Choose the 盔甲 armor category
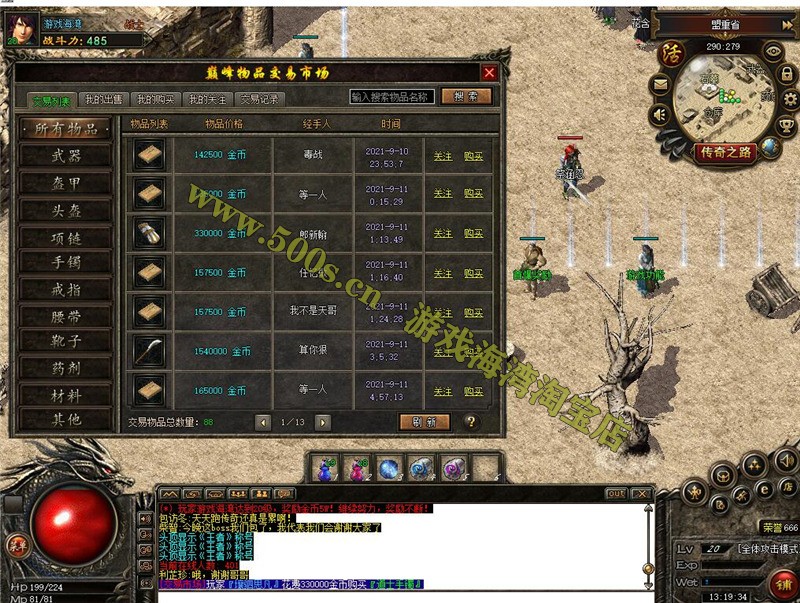The width and height of the screenshot is (800, 603). [x=66, y=184]
